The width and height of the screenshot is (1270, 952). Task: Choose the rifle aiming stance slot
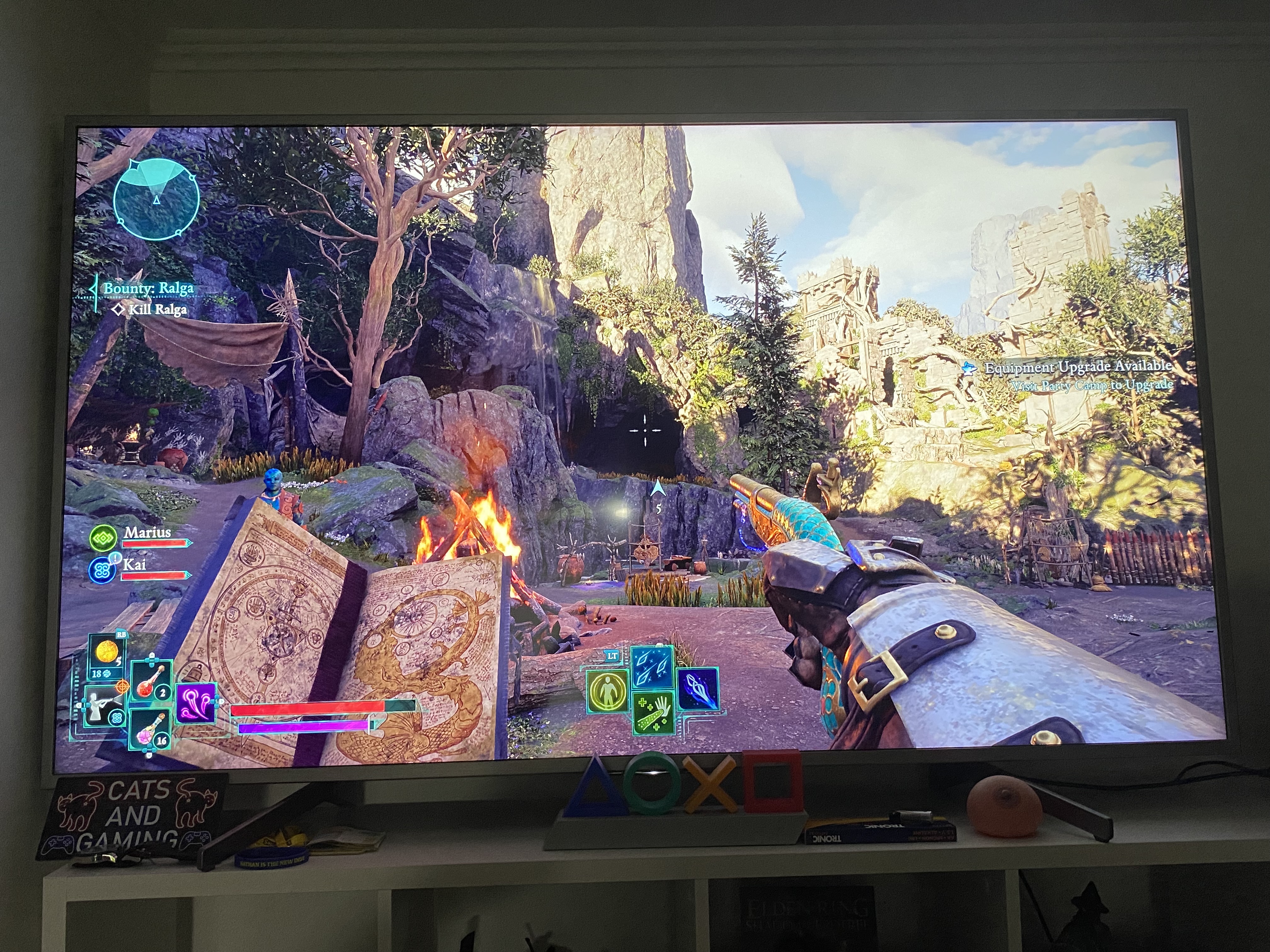104,706
